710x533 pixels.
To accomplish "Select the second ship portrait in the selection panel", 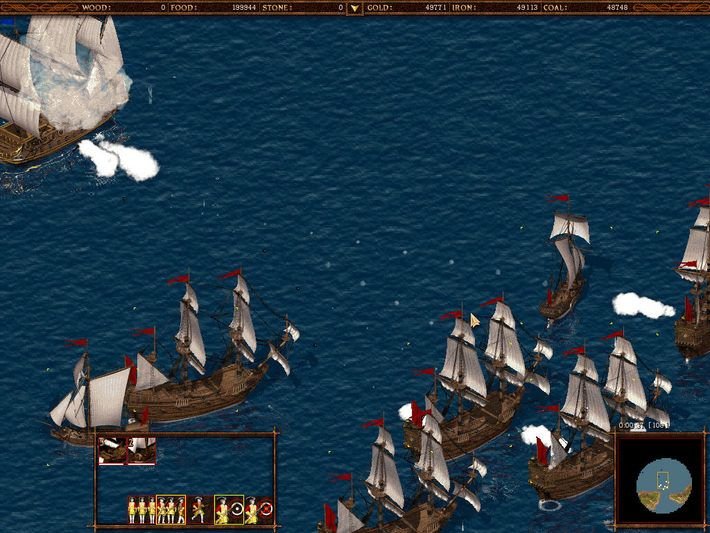I will point(142,452).
